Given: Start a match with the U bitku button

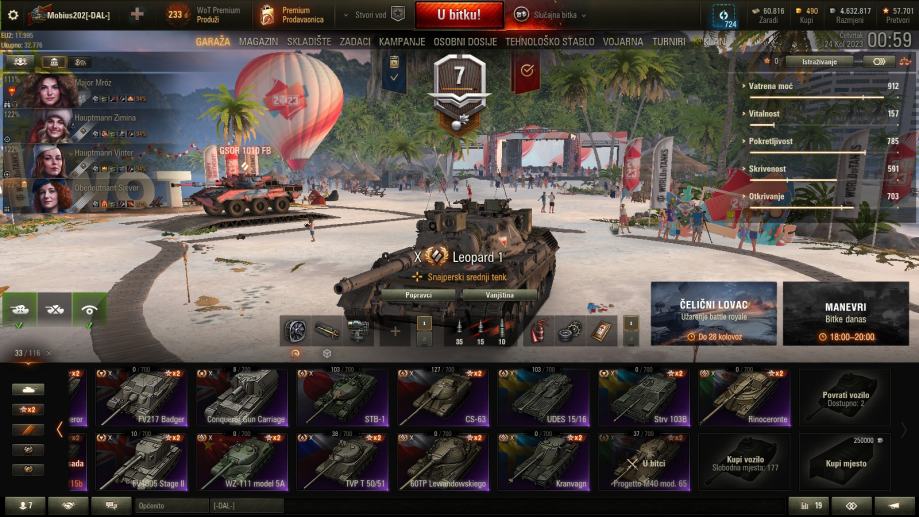Looking at the screenshot, I should coord(457,14).
